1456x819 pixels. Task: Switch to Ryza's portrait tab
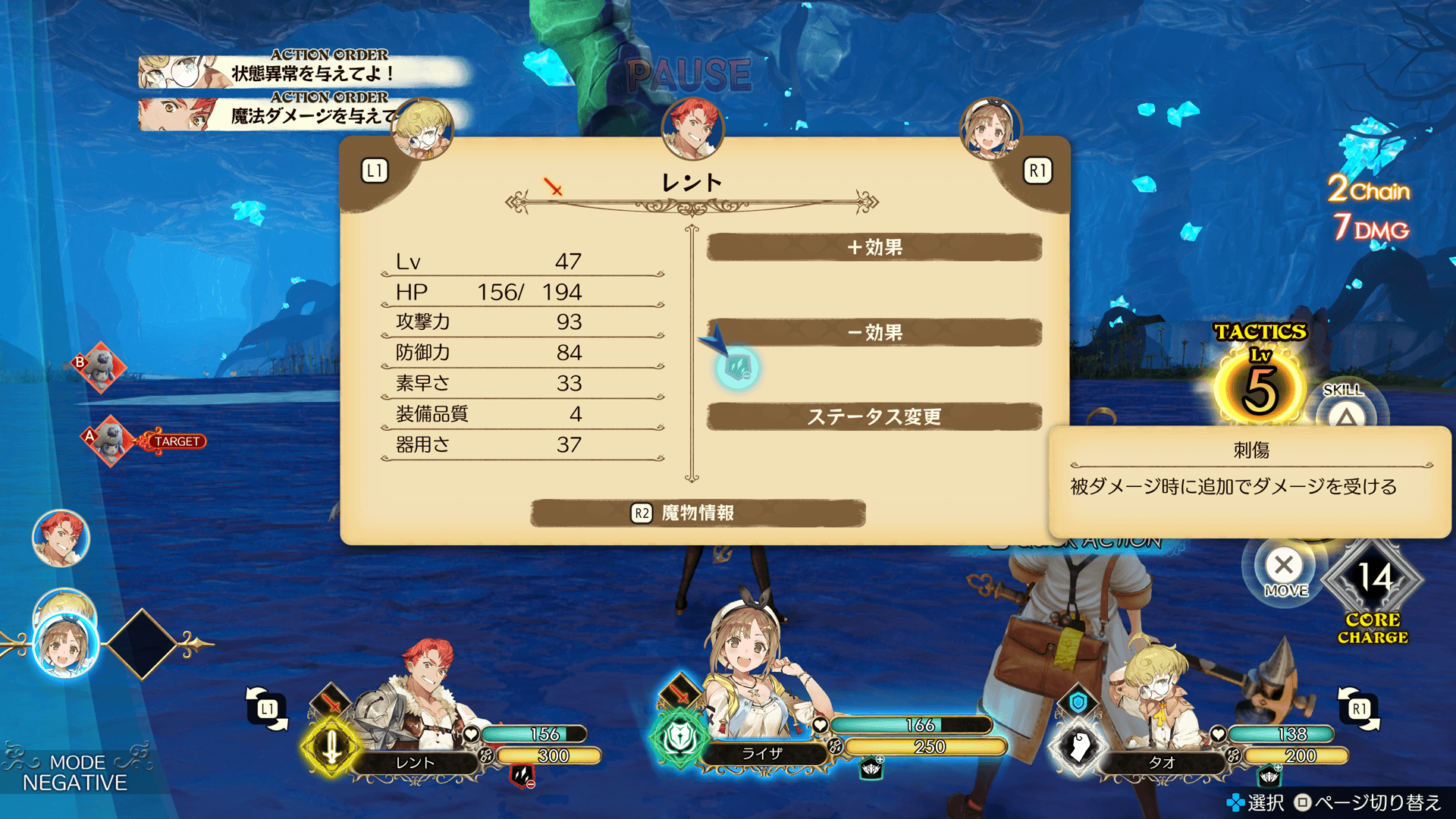click(990, 129)
